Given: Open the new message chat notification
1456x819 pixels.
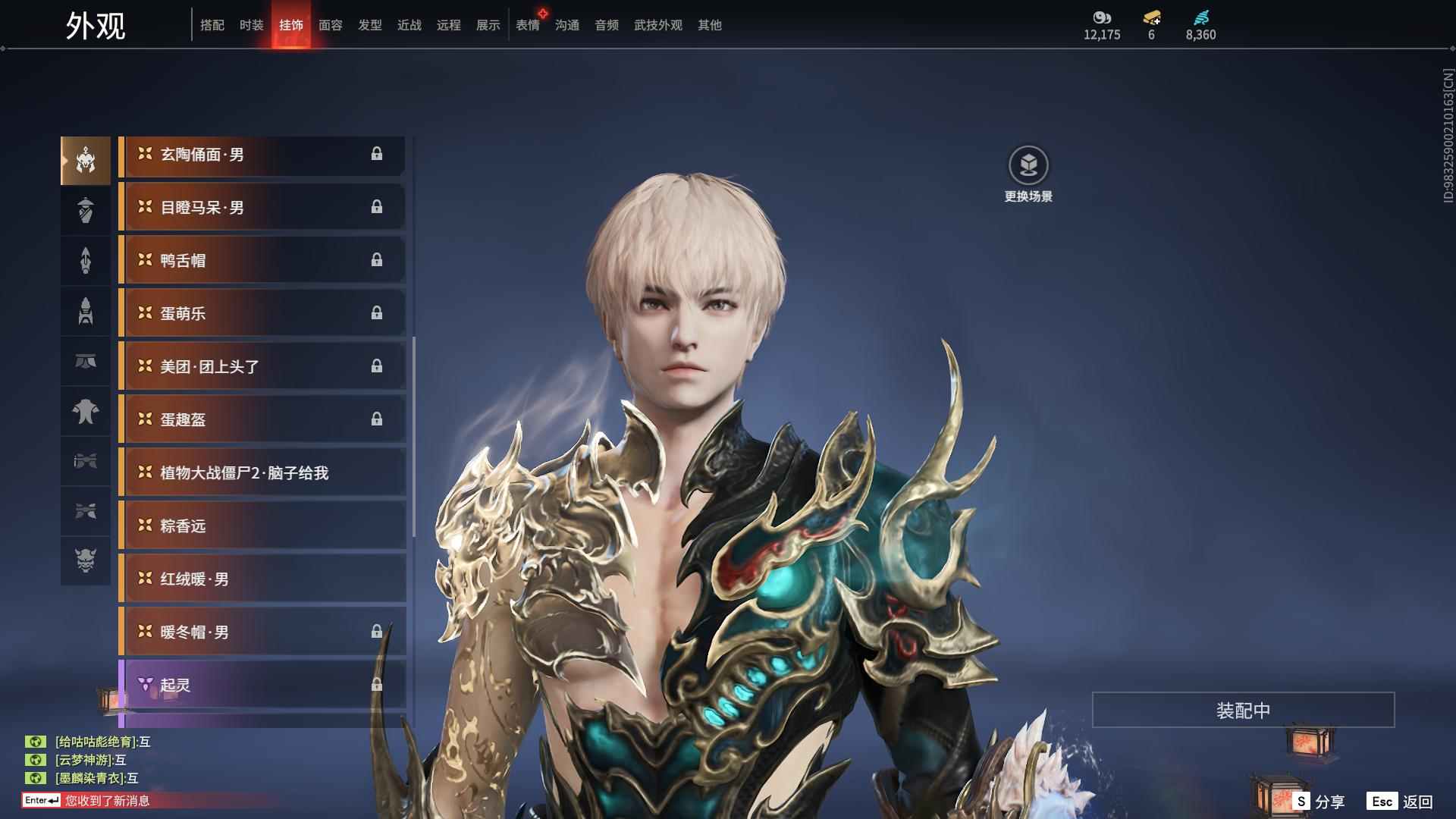Looking at the screenshot, I should tap(106, 801).
